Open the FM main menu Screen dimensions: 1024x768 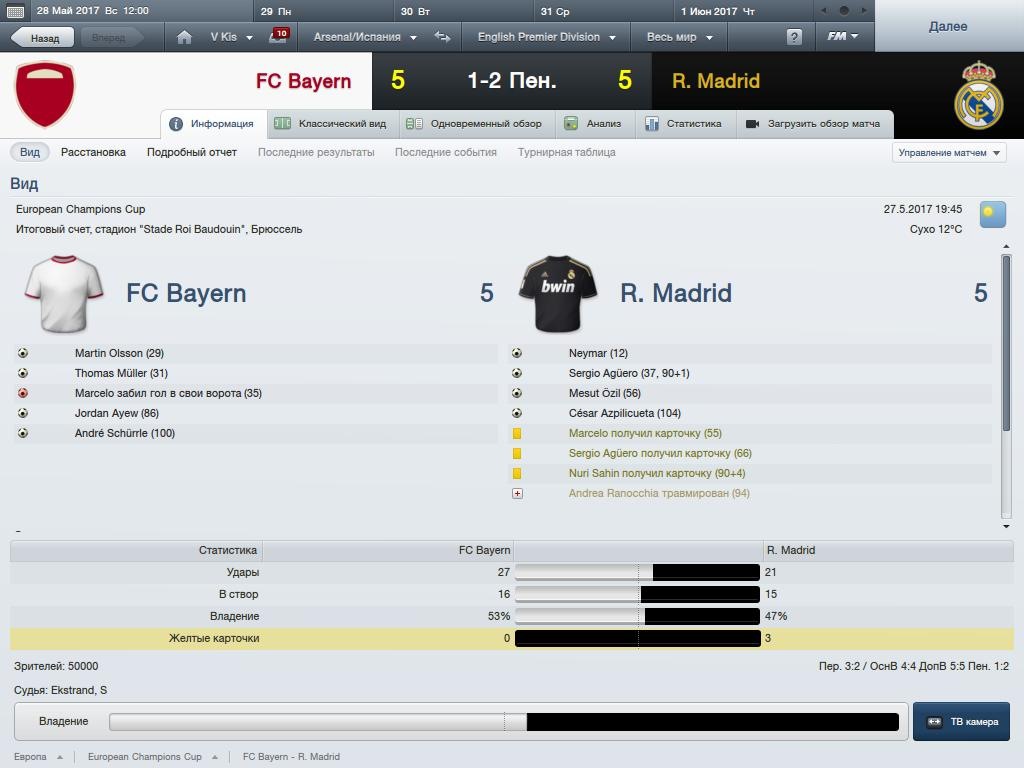[842, 37]
